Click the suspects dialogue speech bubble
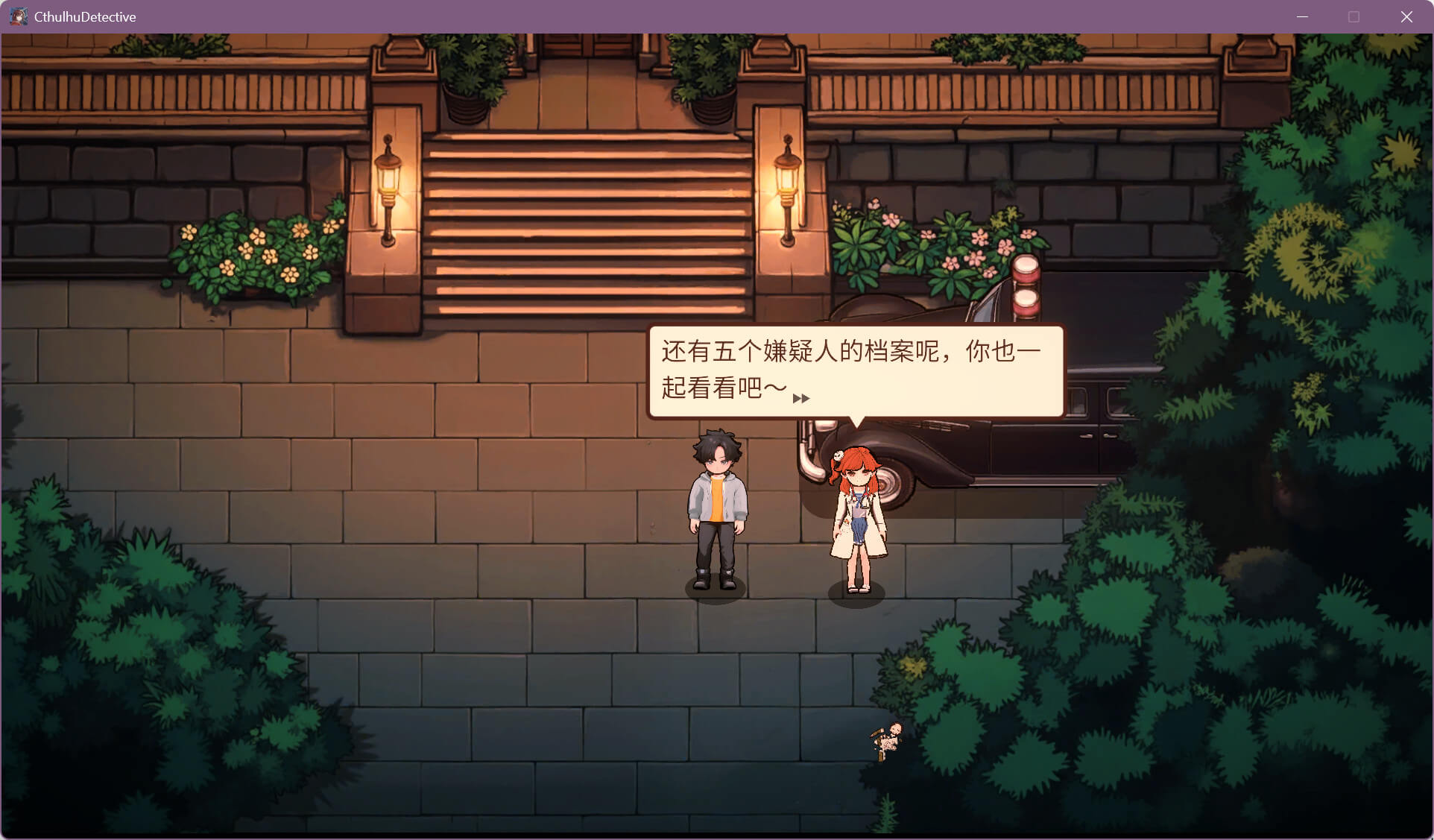Image resolution: width=1434 pixels, height=840 pixels. 855,370
